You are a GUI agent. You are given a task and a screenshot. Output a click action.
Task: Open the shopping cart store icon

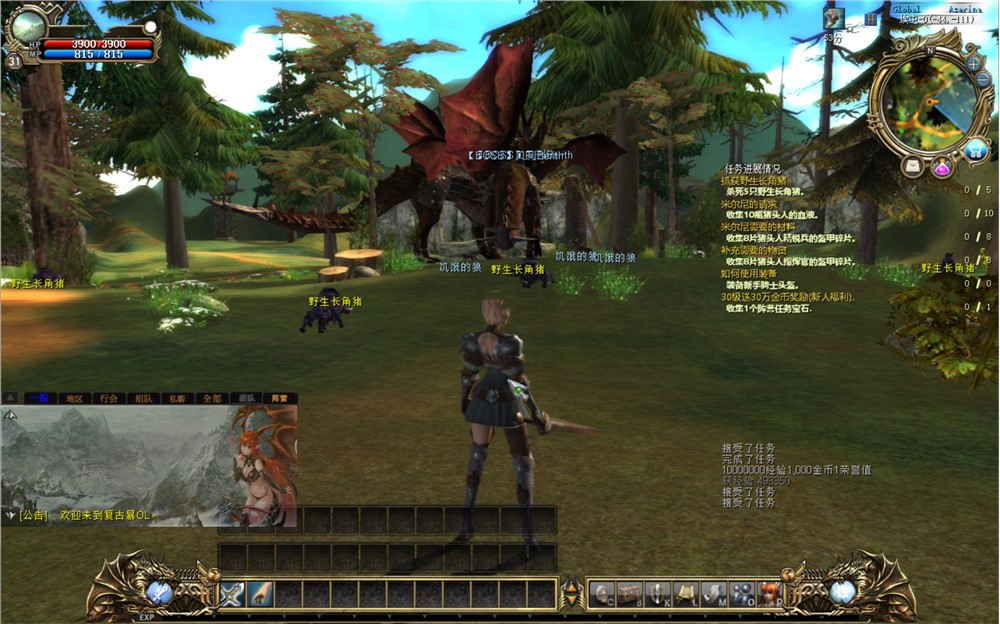point(975,150)
